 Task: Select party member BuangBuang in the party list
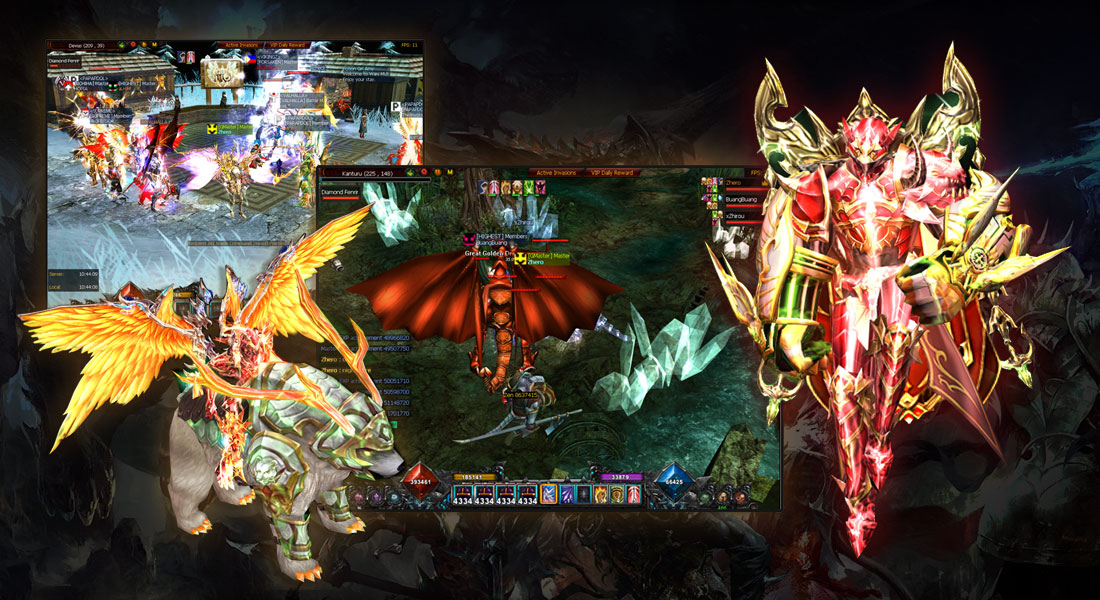point(740,198)
